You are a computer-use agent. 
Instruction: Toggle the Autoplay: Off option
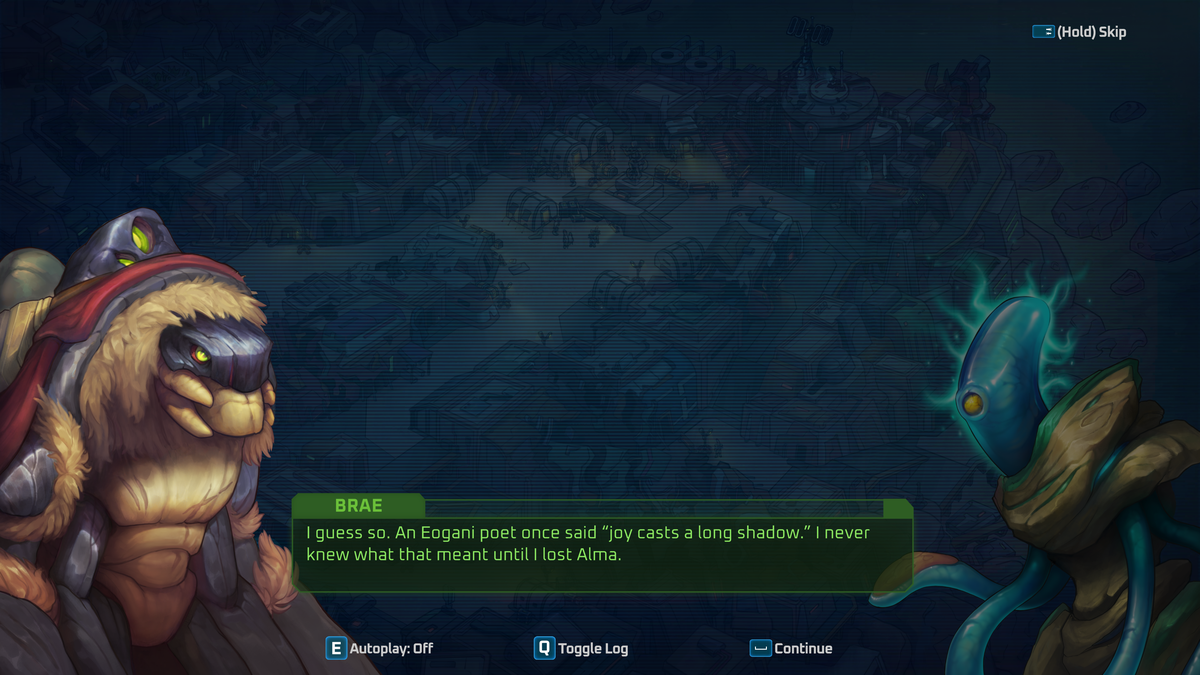[x=380, y=648]
